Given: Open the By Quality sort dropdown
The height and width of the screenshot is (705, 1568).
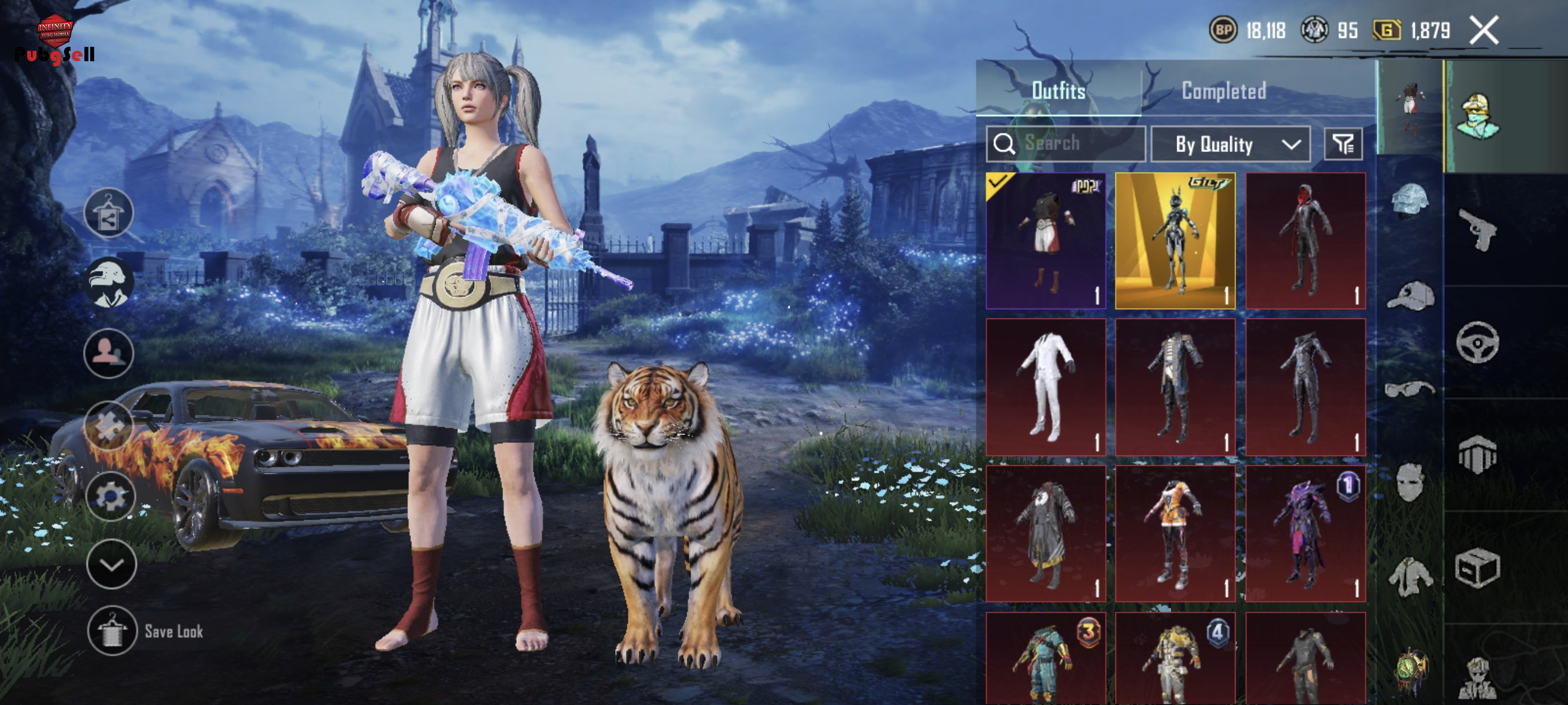Looking at the screenshot, I should point(1230,144).
